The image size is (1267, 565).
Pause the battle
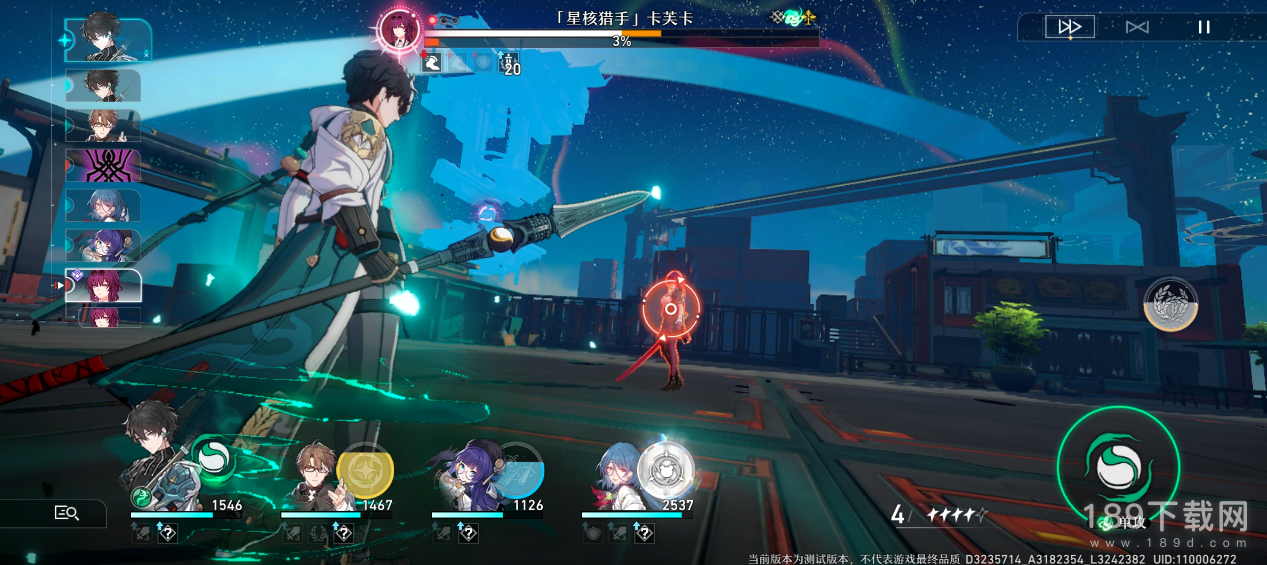coord(1204,27)
